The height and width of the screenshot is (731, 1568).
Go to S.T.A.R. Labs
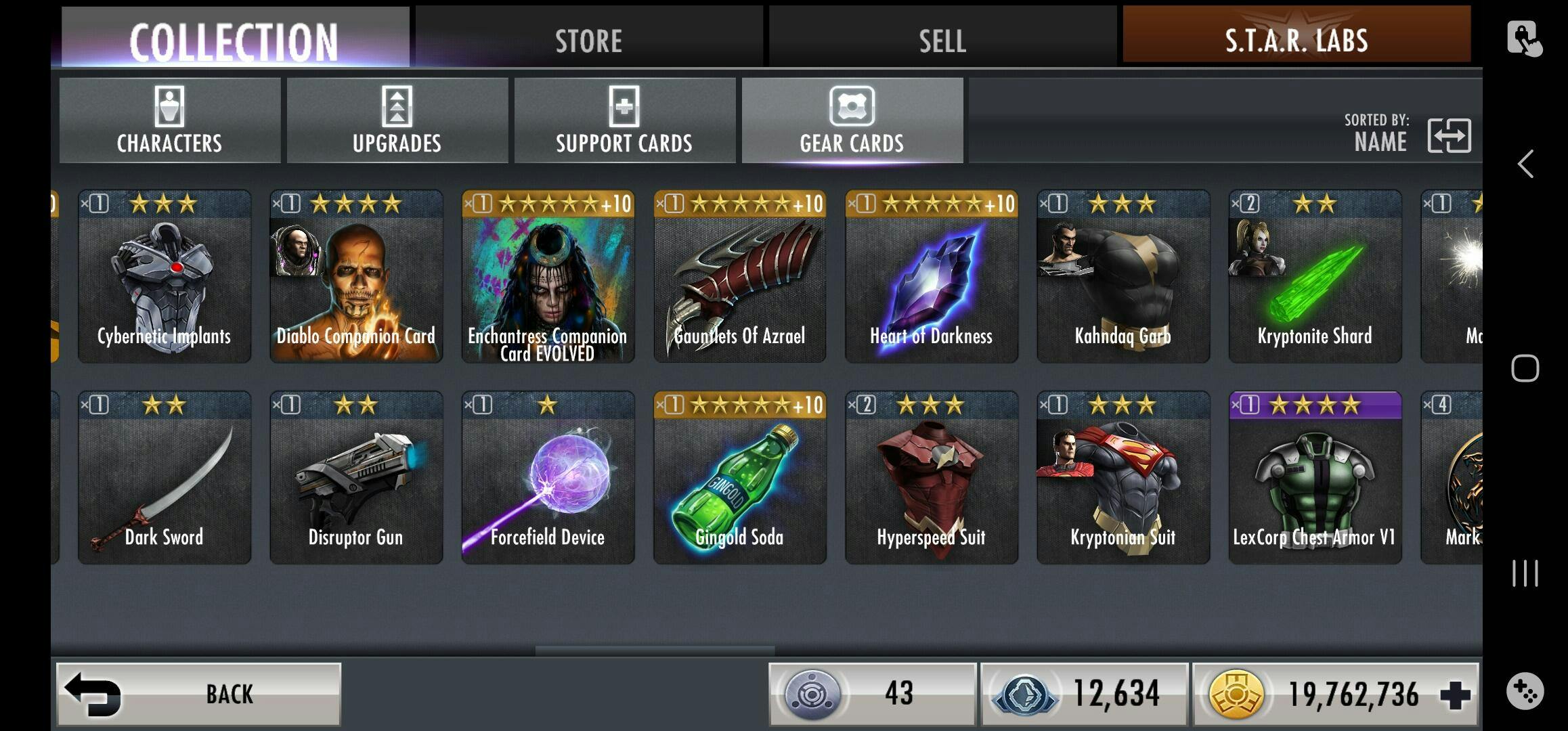[x=1296, y=38]
